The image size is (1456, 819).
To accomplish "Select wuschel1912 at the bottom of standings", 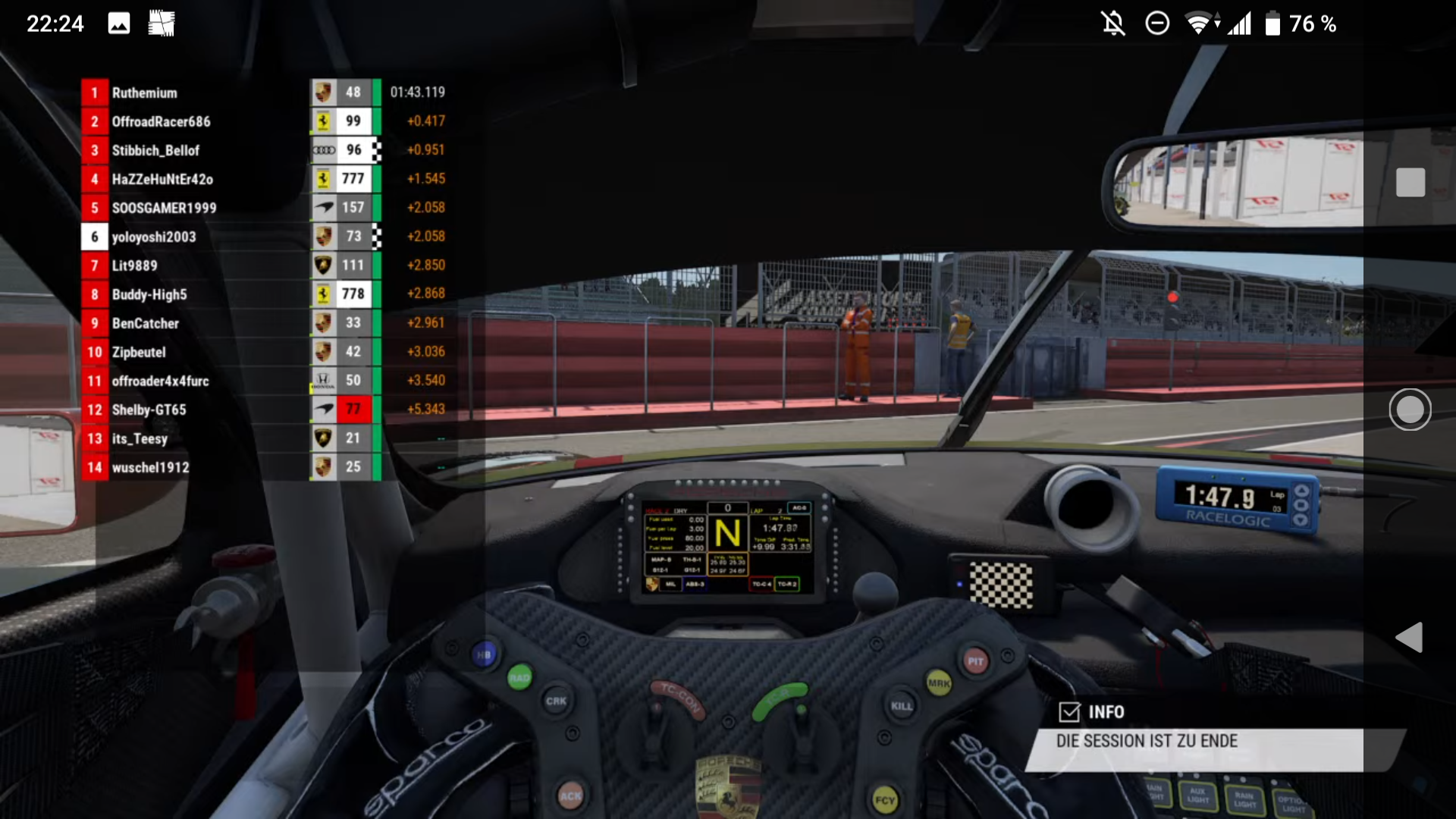I will 150,467.
